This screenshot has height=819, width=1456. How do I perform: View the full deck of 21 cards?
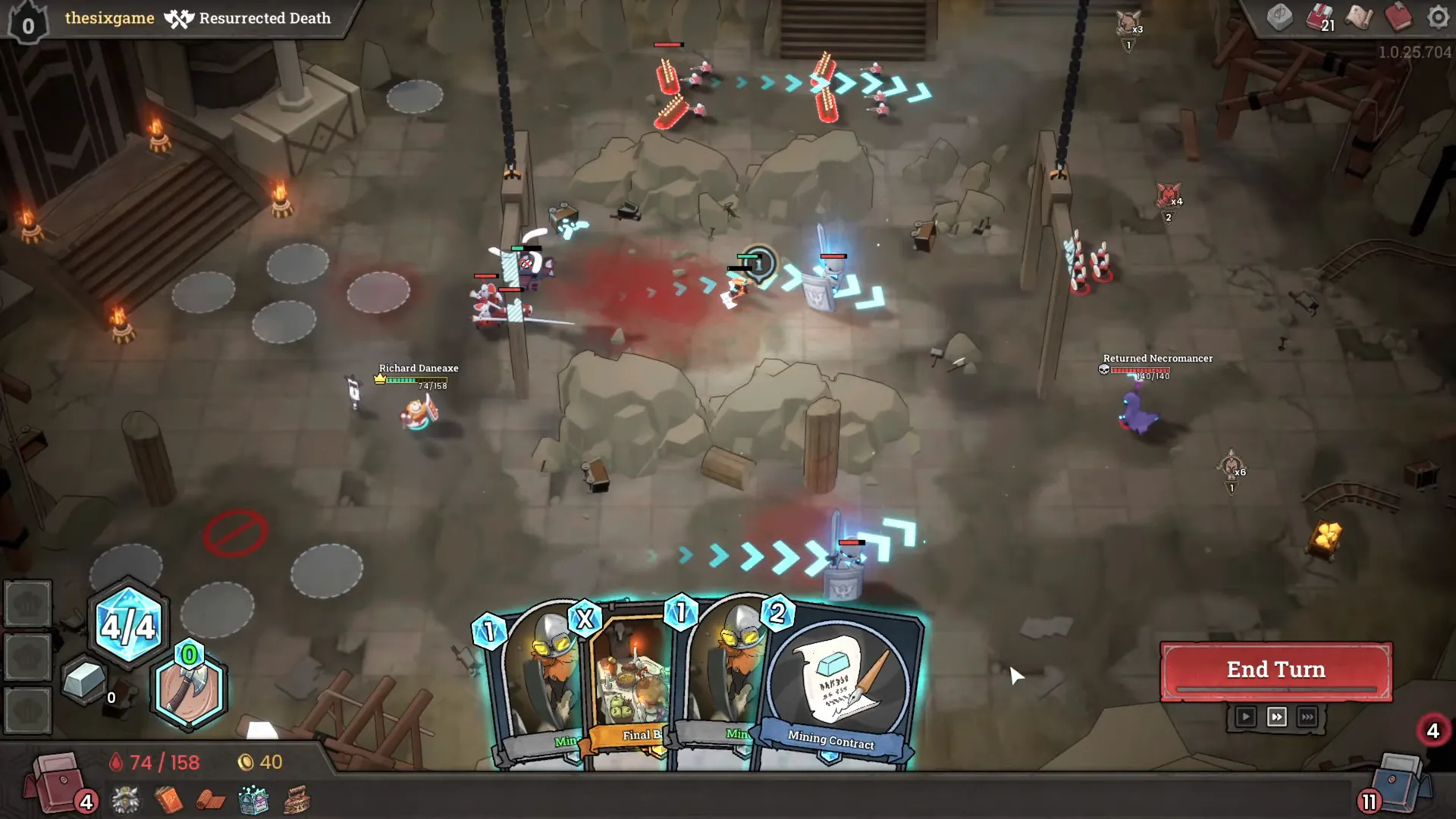point(1319,17)
